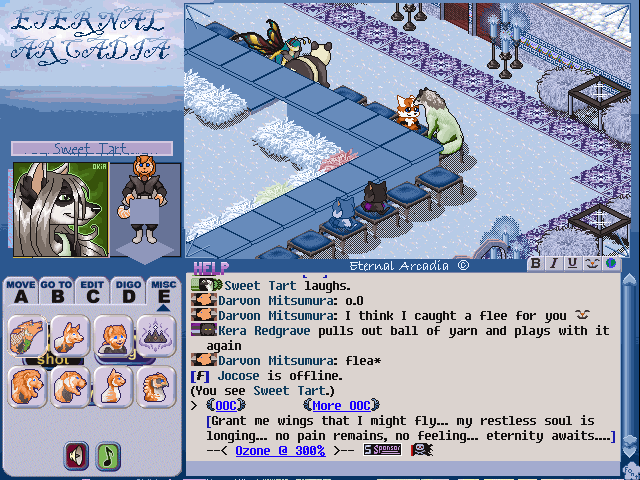Toggle the green music note button
640x480 pixels.
click(107, 456)
